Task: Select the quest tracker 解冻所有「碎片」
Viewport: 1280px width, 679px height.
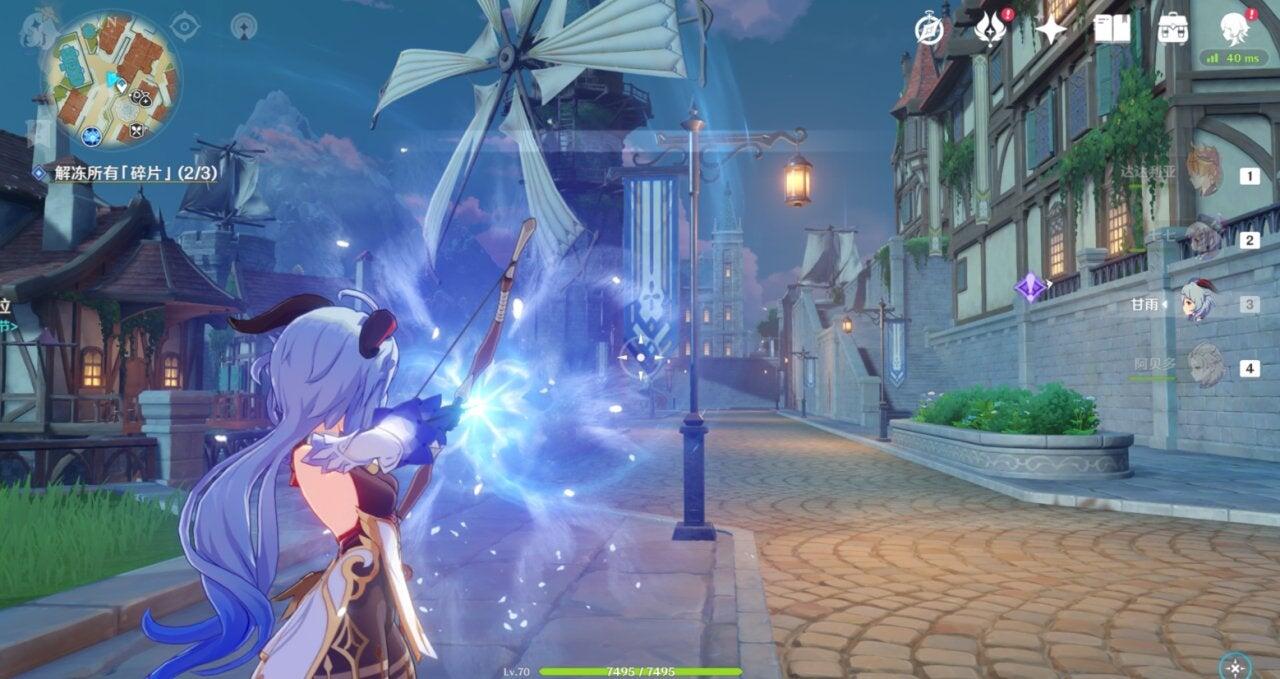Action: pos(128,173)
